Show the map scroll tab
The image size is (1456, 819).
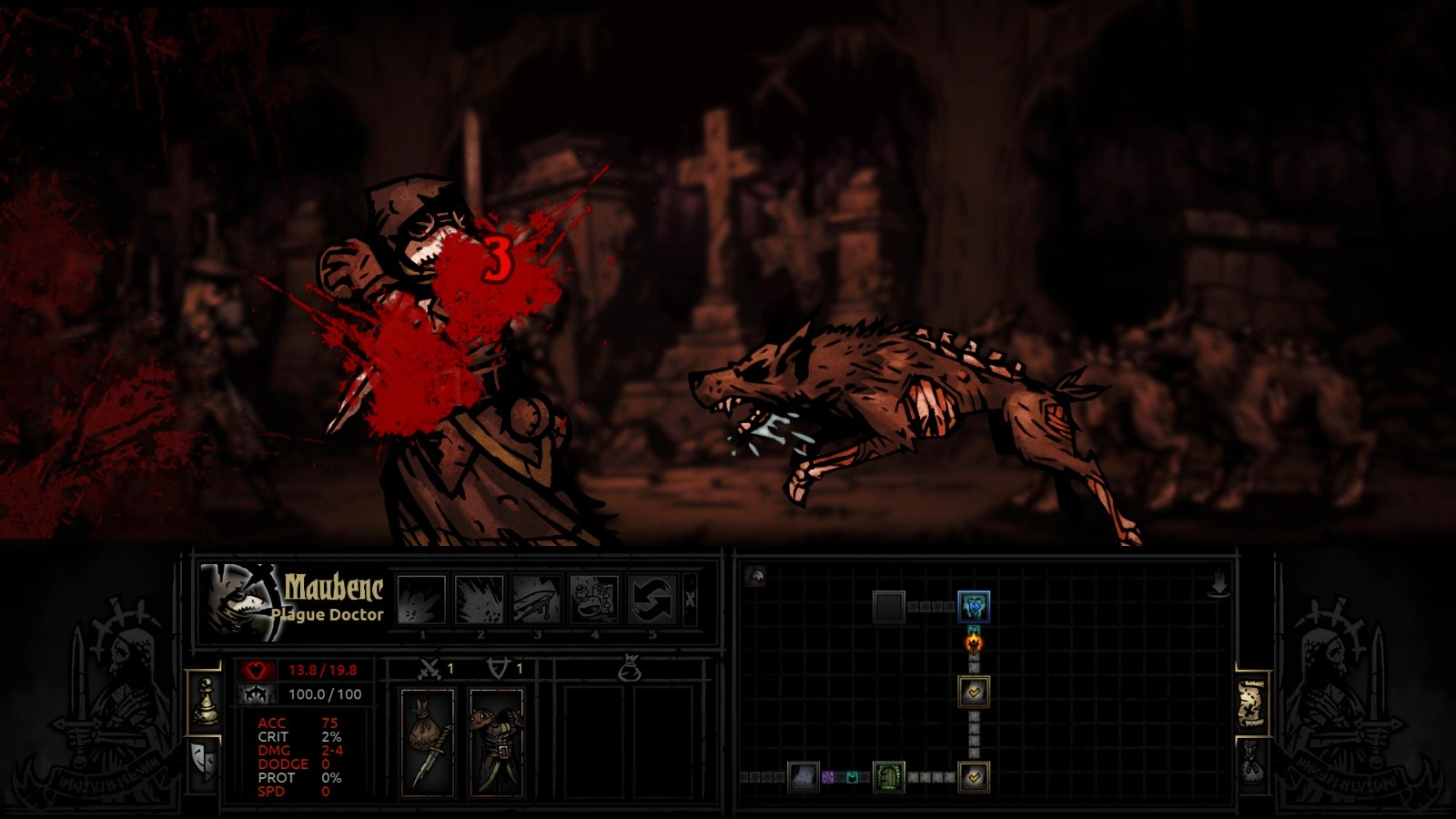1252,703
